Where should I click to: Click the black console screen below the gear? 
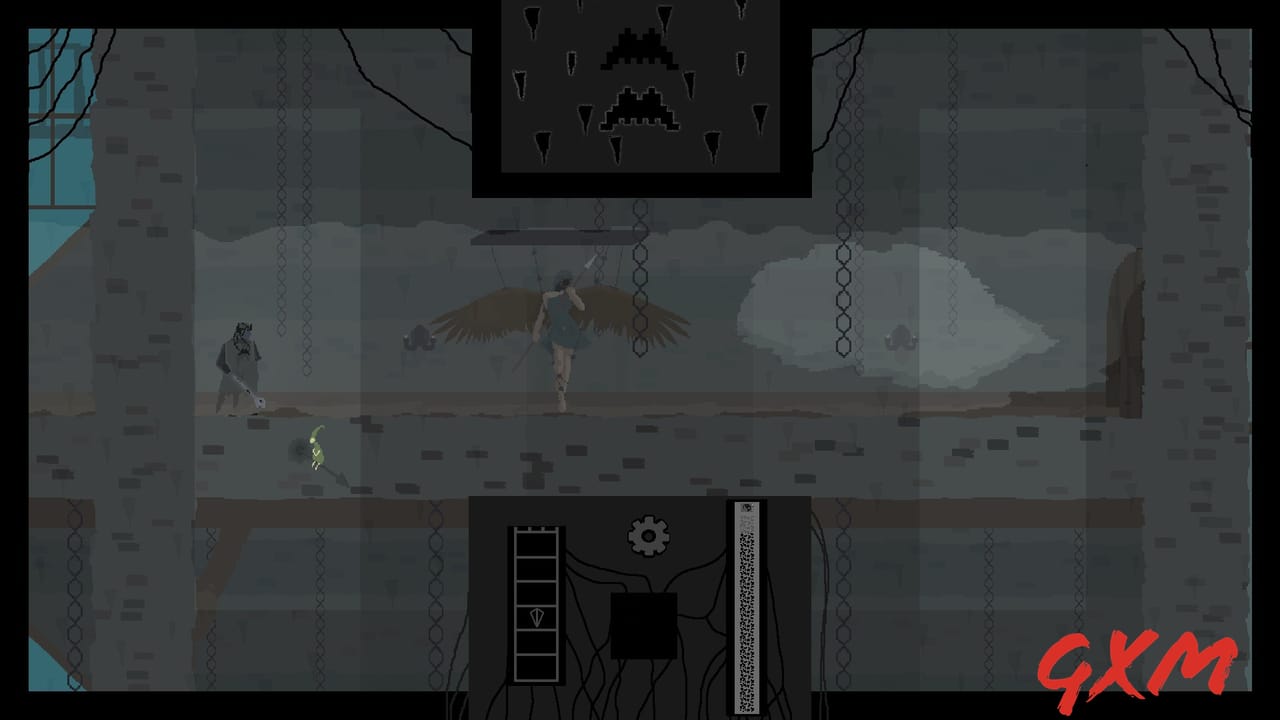[644, 625]
